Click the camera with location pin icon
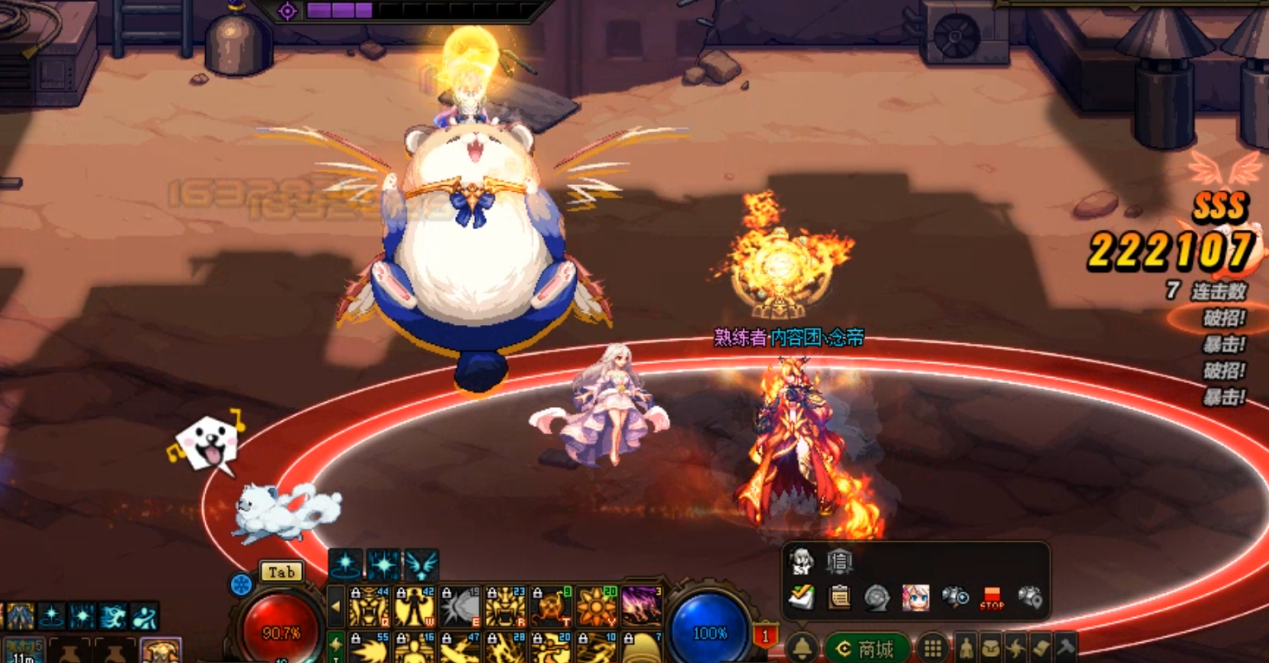This screenshot has height=663, width=1269. [1030, 598]
